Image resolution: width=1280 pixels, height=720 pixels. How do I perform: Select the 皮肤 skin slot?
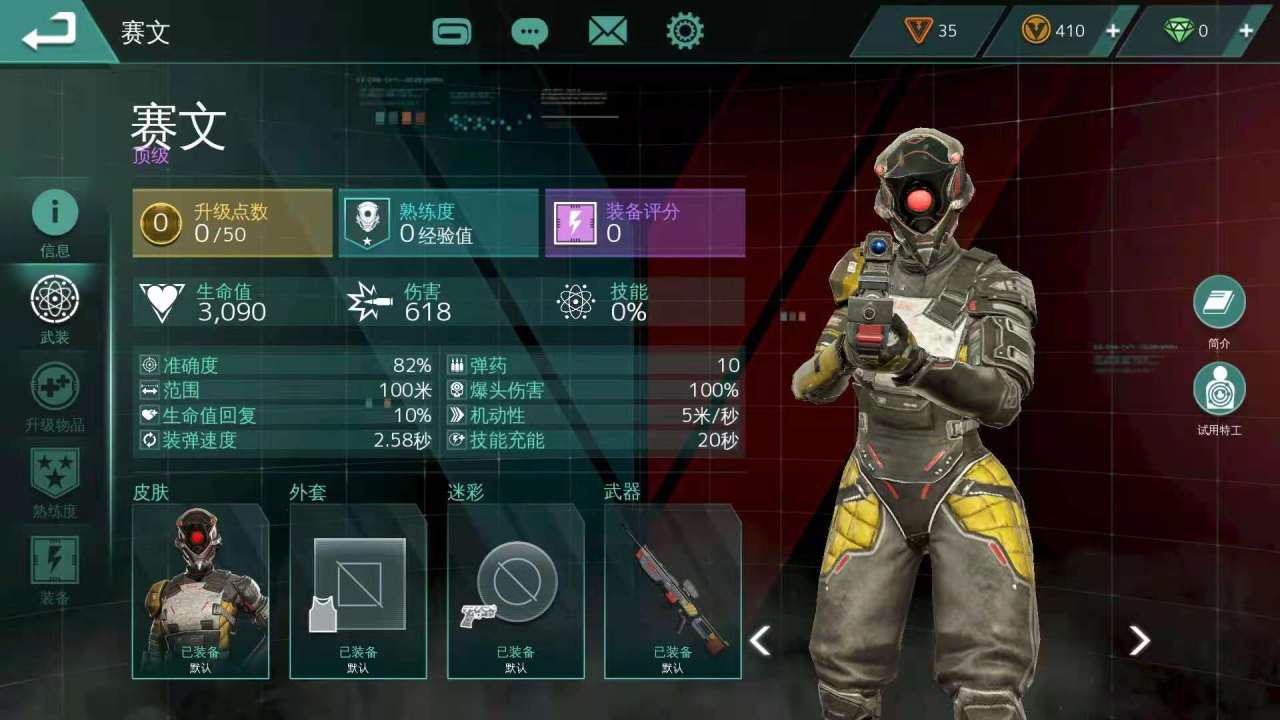click(x=200, y=592)
